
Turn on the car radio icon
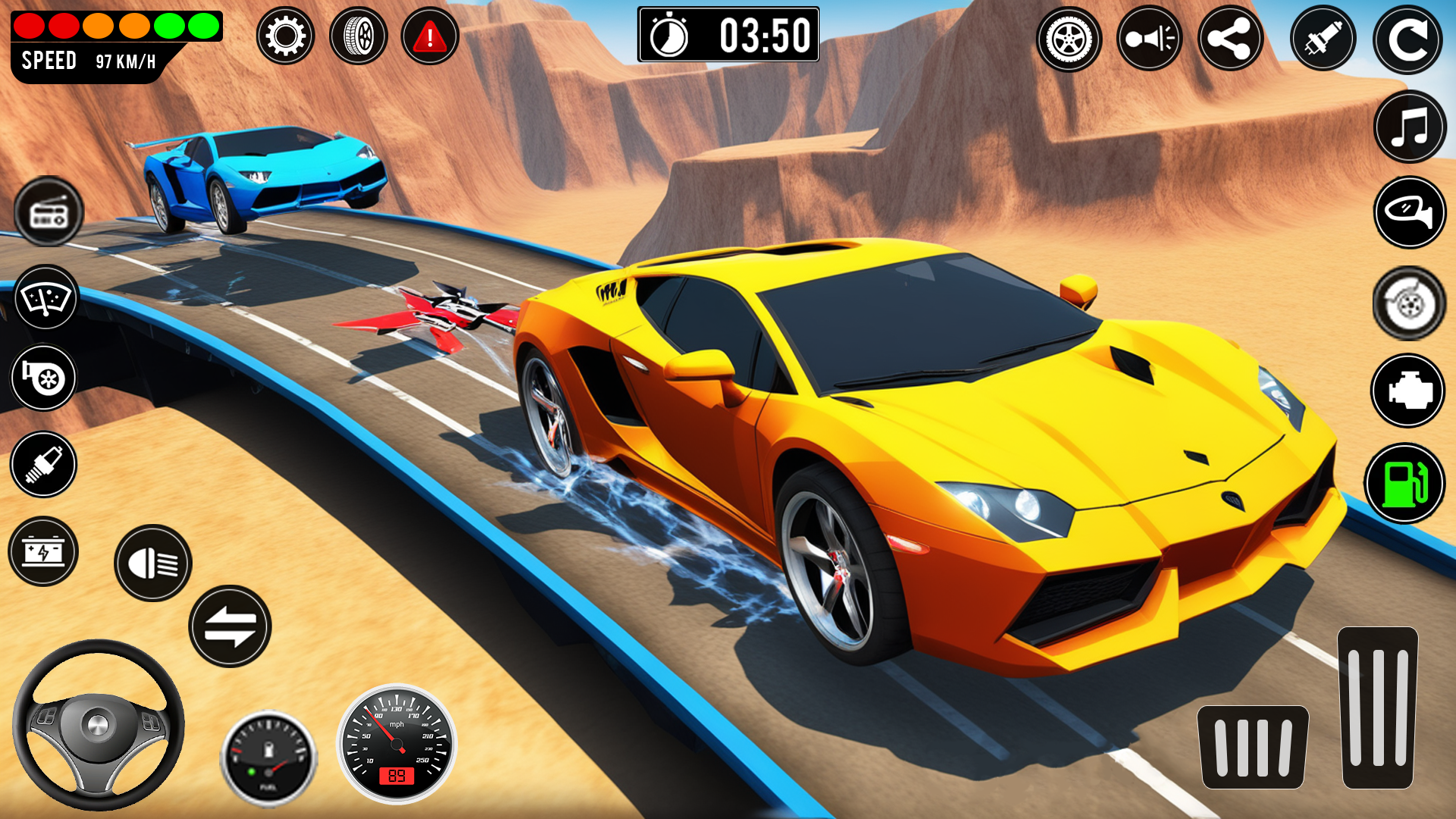tap(49, 212)
